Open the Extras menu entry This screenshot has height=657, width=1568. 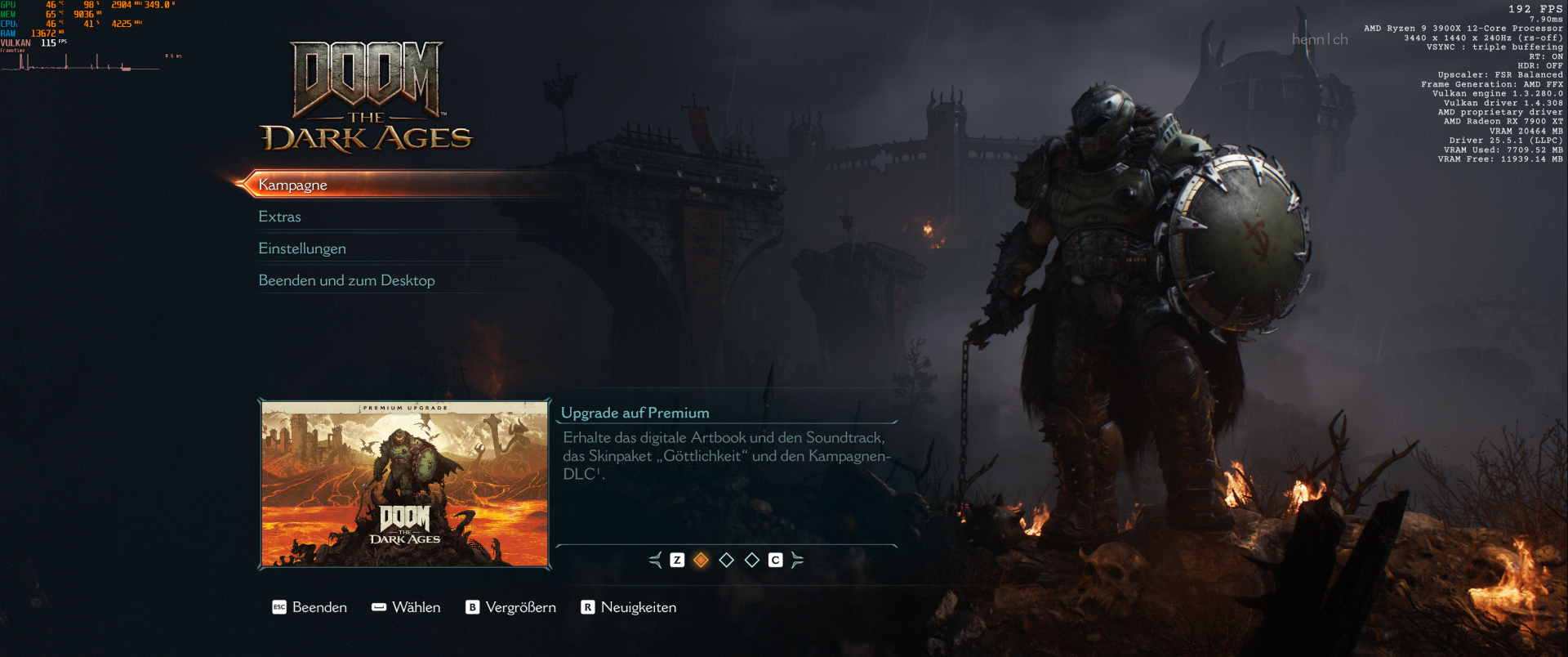tap(279, 217)
